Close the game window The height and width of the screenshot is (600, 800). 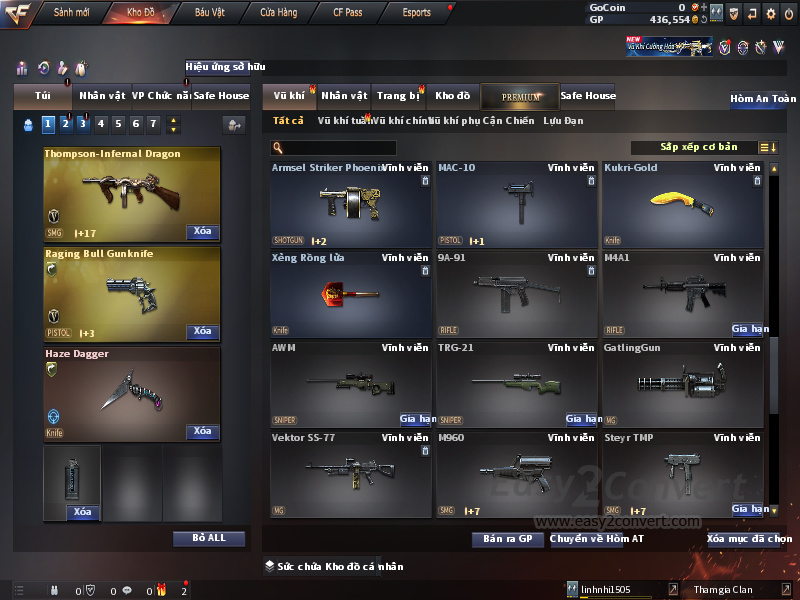pos(788,13)
